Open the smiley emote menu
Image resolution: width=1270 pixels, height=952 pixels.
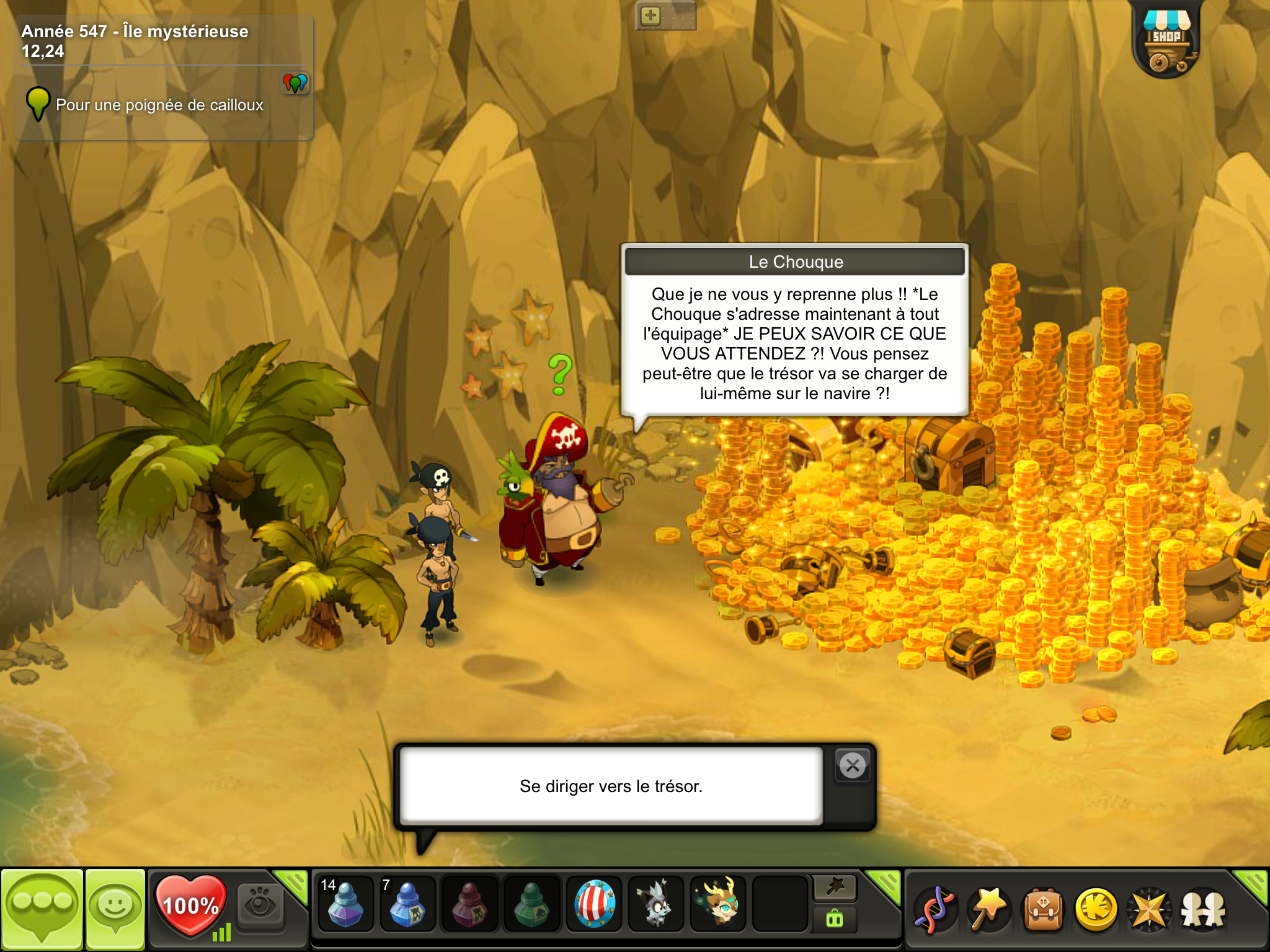[x=115, y=909]
